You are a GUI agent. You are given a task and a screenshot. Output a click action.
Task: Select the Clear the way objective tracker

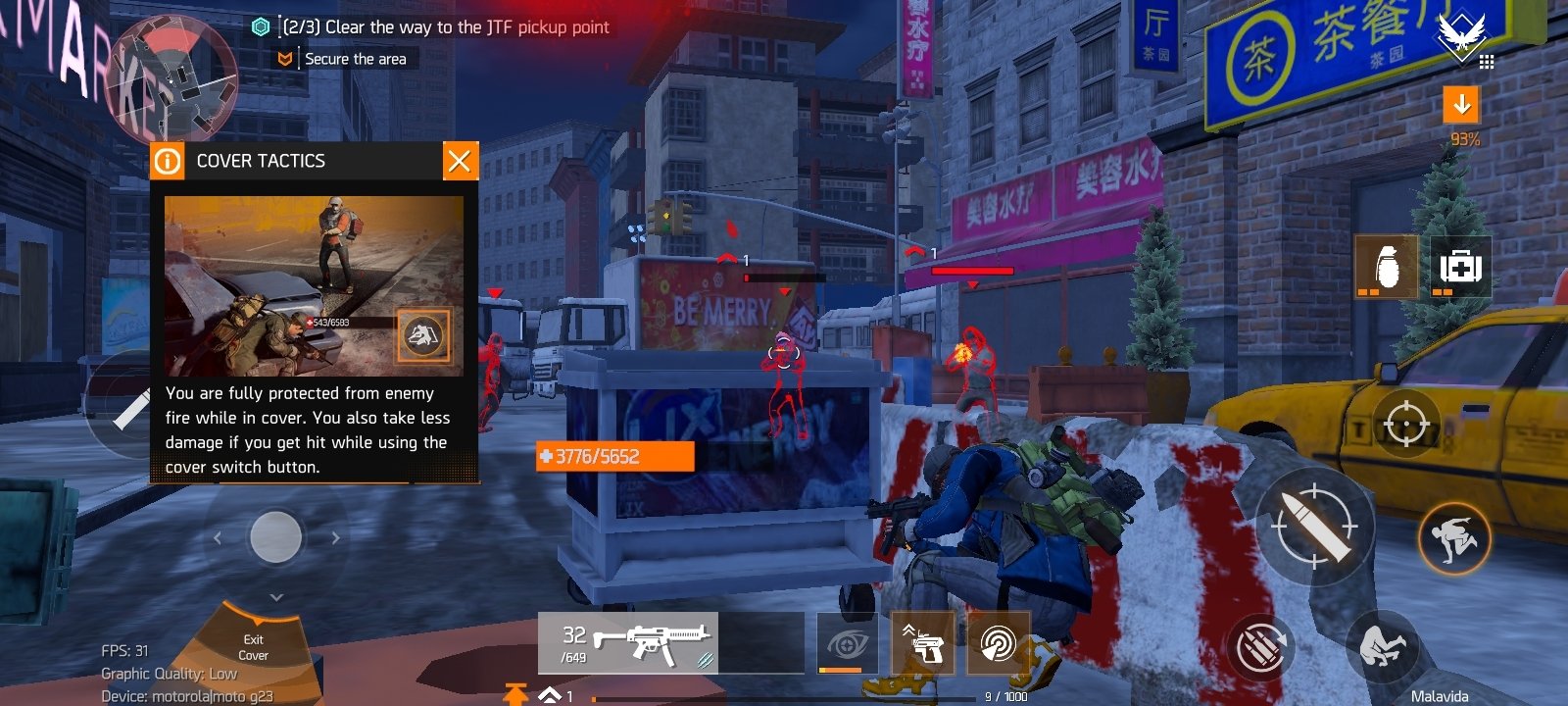click(445, 27)
